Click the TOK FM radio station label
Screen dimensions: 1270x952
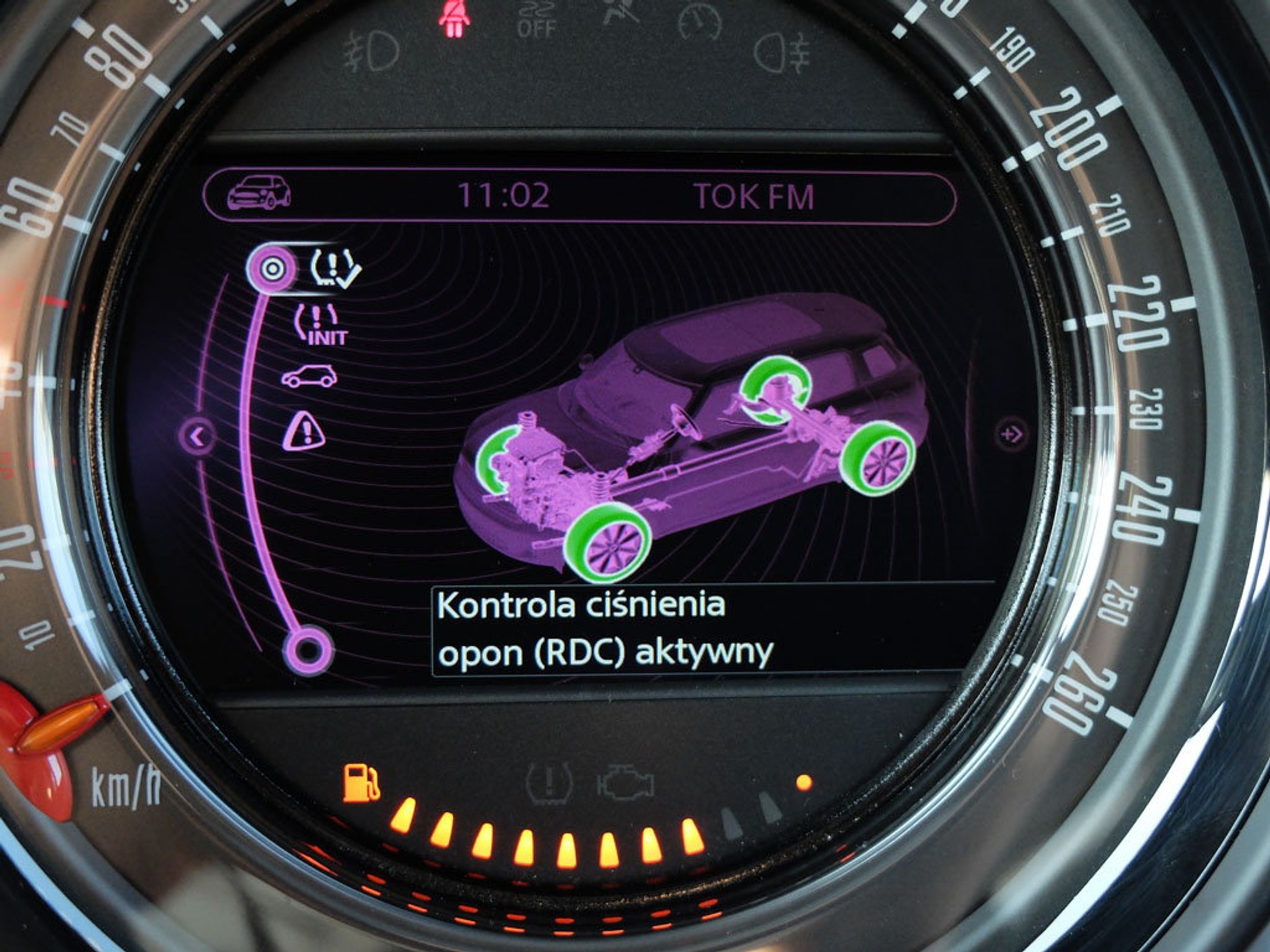point(754,196)
